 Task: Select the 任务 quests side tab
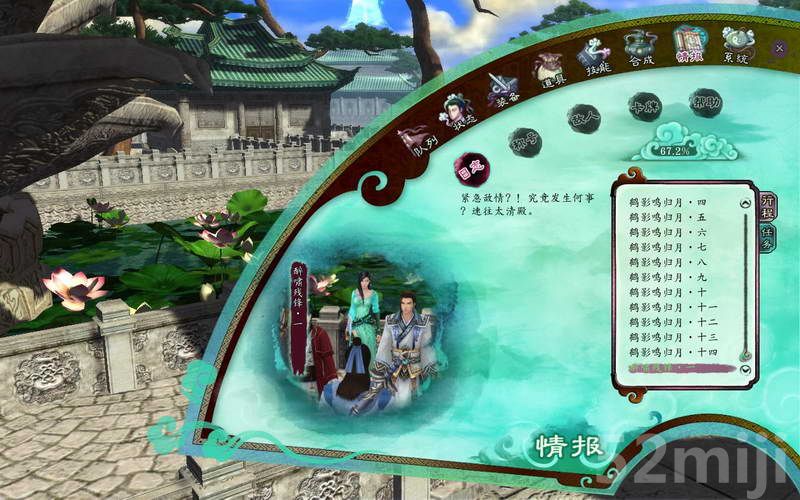point(767,238)
